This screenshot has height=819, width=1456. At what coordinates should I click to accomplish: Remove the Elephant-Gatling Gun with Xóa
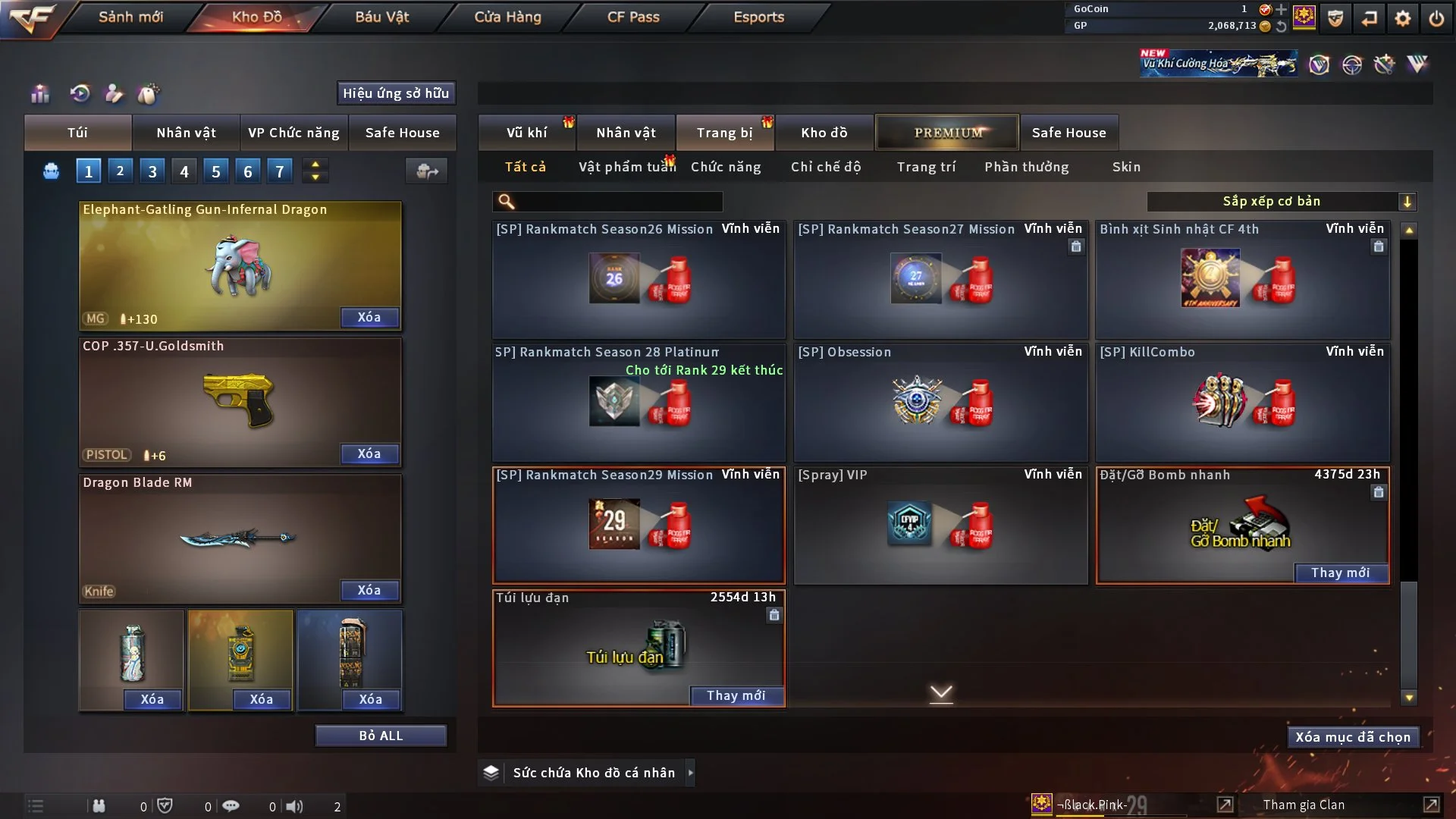(369, 317)
